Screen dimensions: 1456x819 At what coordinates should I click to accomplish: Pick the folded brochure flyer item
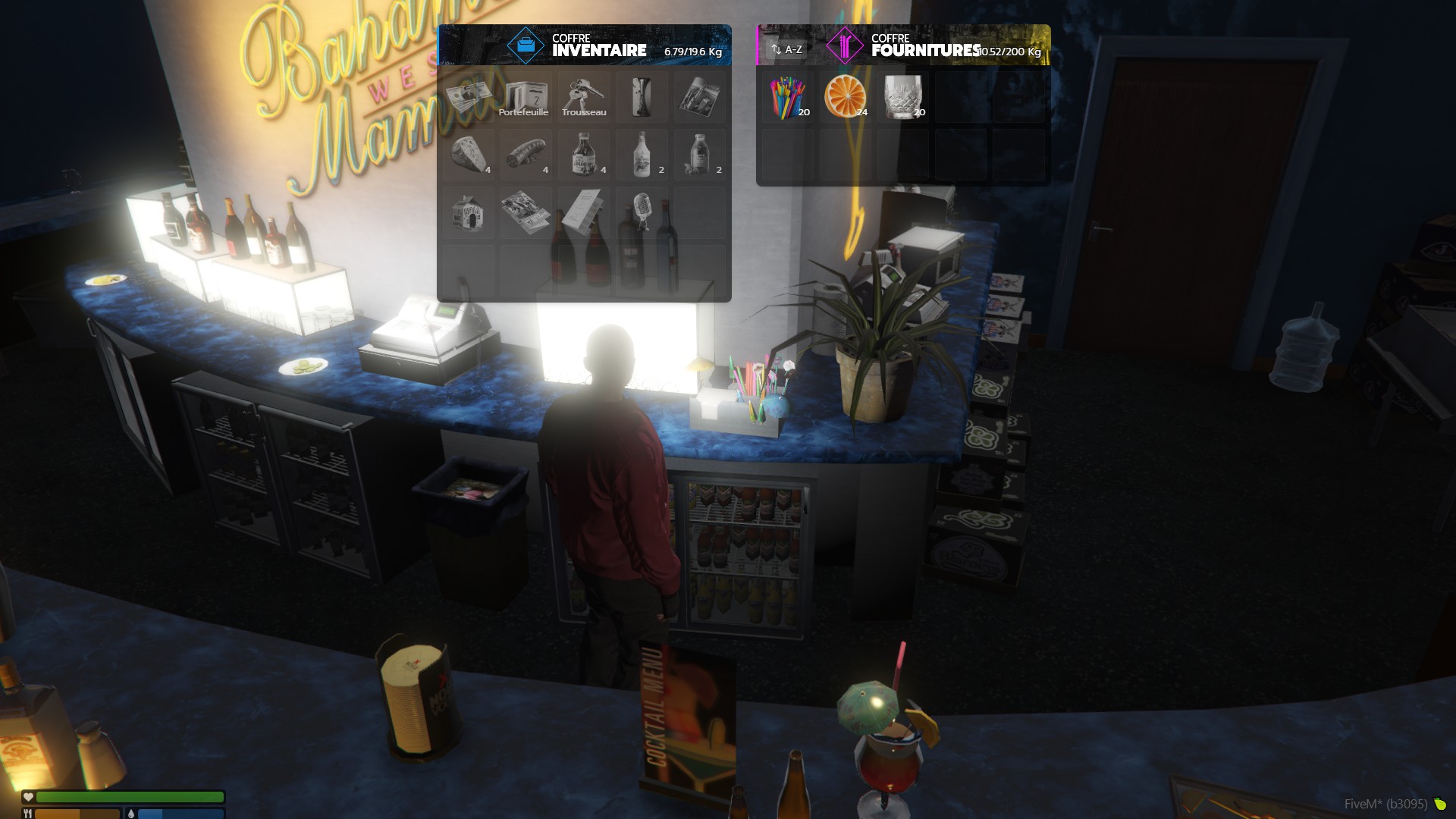point(526,213)
